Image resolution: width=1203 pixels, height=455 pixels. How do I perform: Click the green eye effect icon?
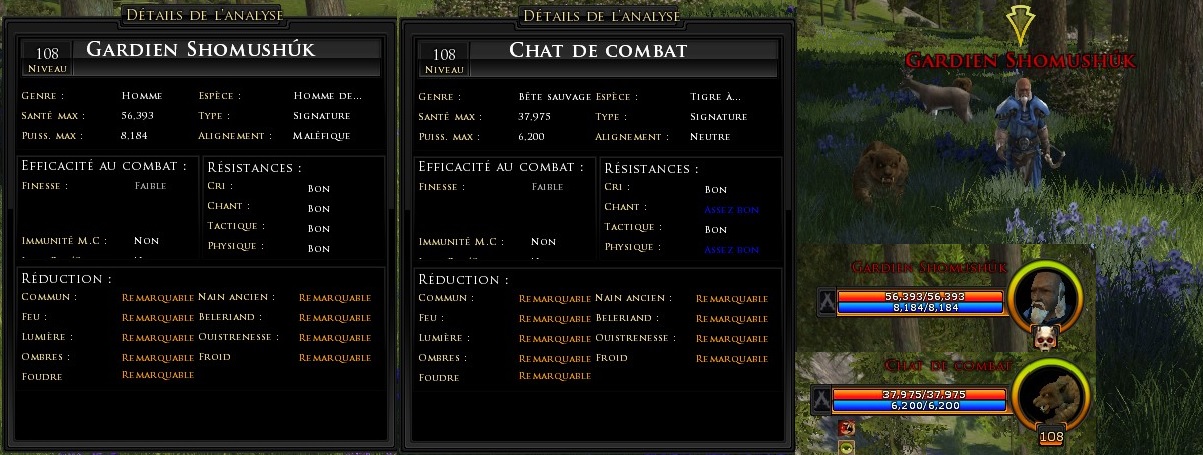[845, 447]
